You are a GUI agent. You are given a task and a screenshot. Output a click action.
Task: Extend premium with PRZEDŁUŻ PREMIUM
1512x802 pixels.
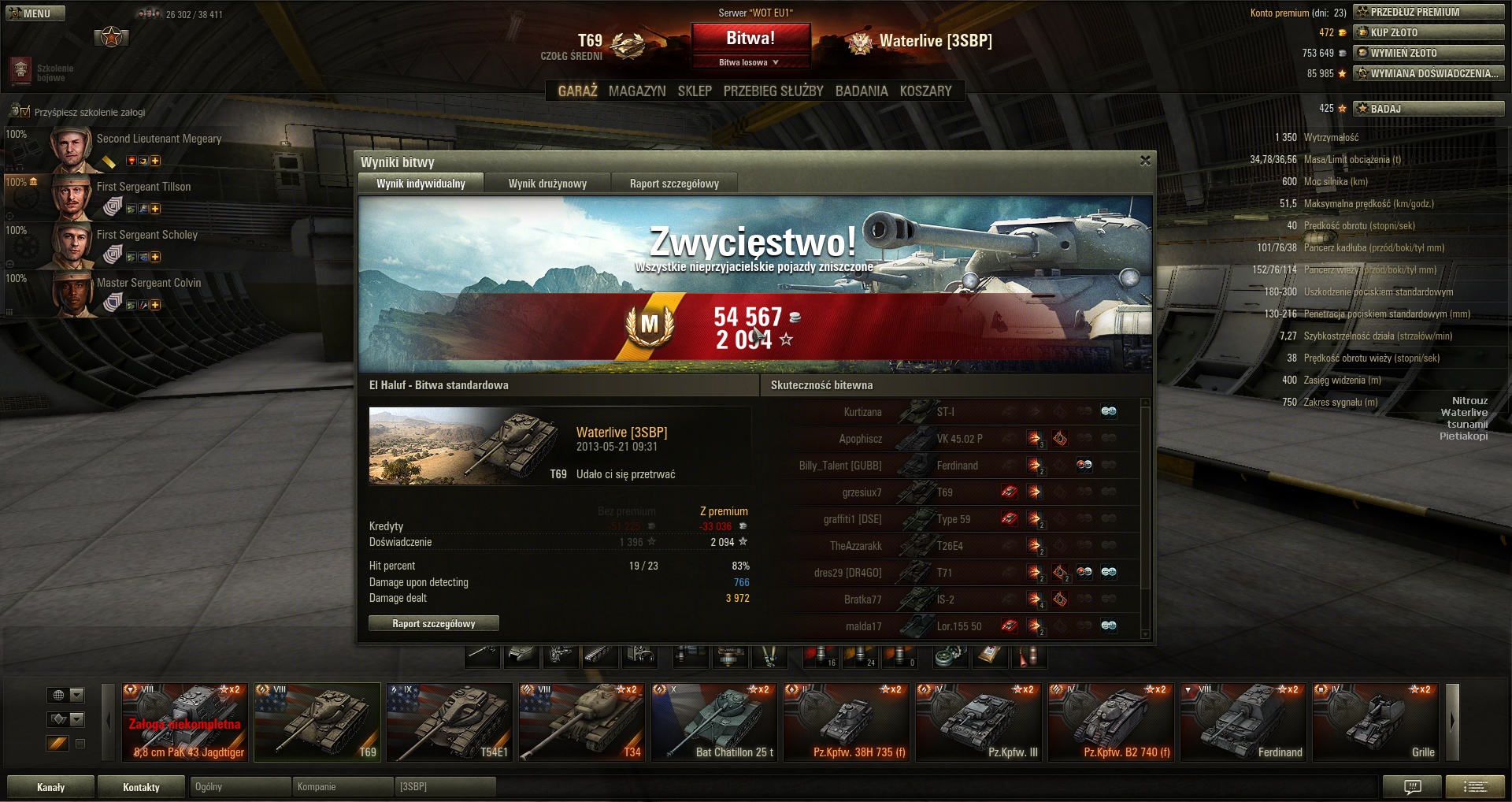pyautogui.click(x=1429, y=12)
